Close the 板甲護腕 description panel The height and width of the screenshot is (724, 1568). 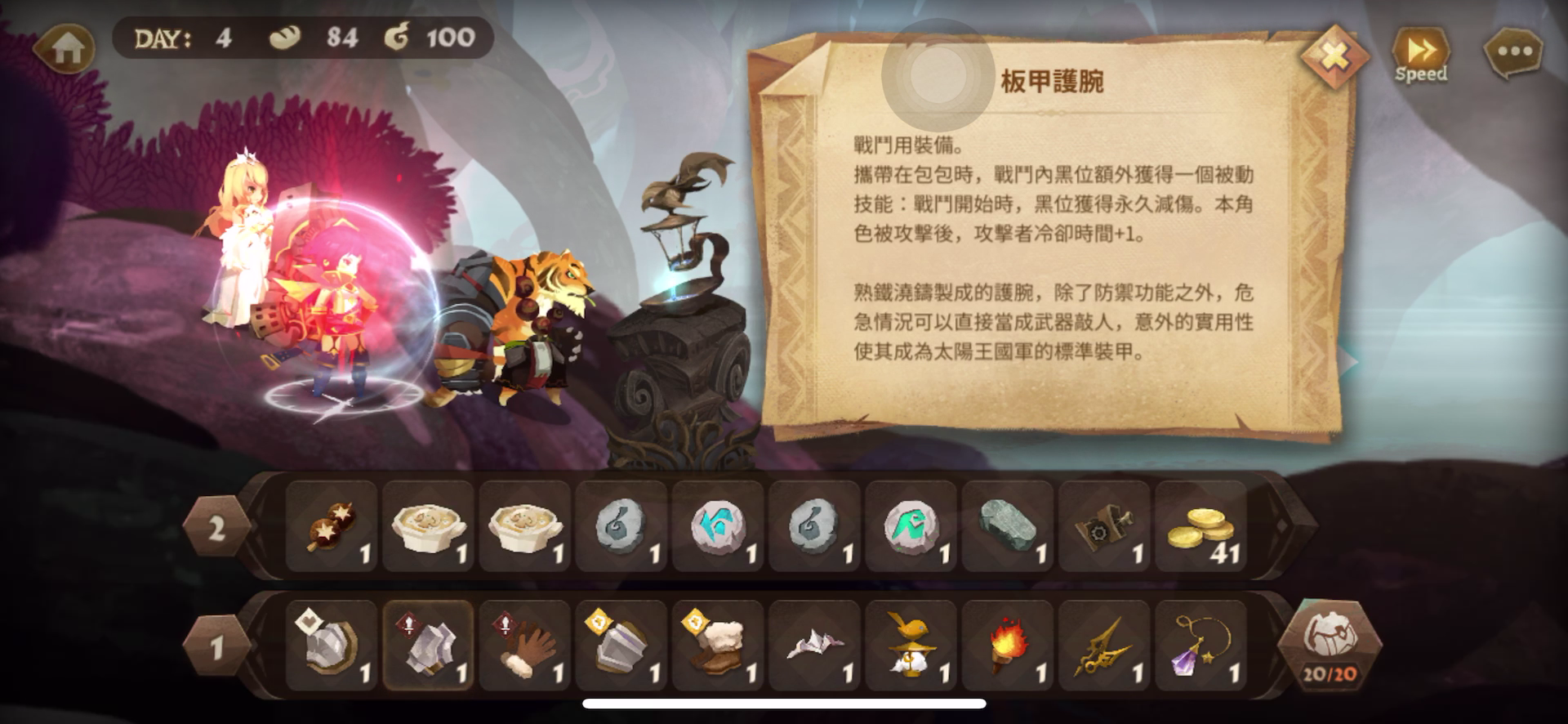pos(1334,57)
